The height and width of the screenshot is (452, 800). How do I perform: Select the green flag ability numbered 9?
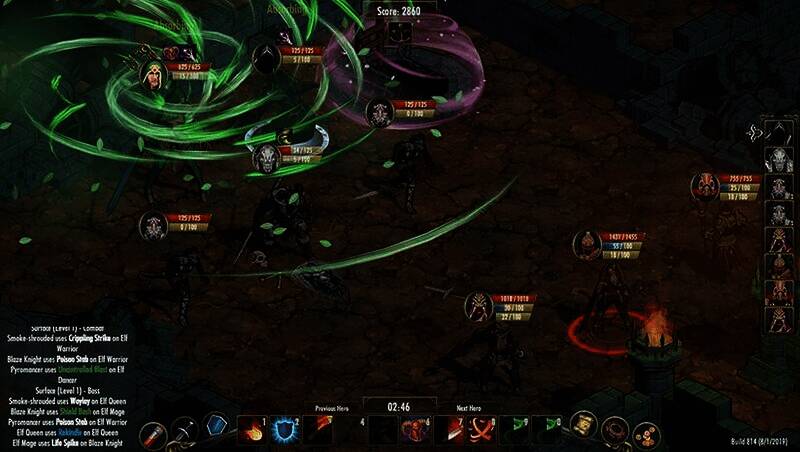pyautogui.click(x=516, y=430)
